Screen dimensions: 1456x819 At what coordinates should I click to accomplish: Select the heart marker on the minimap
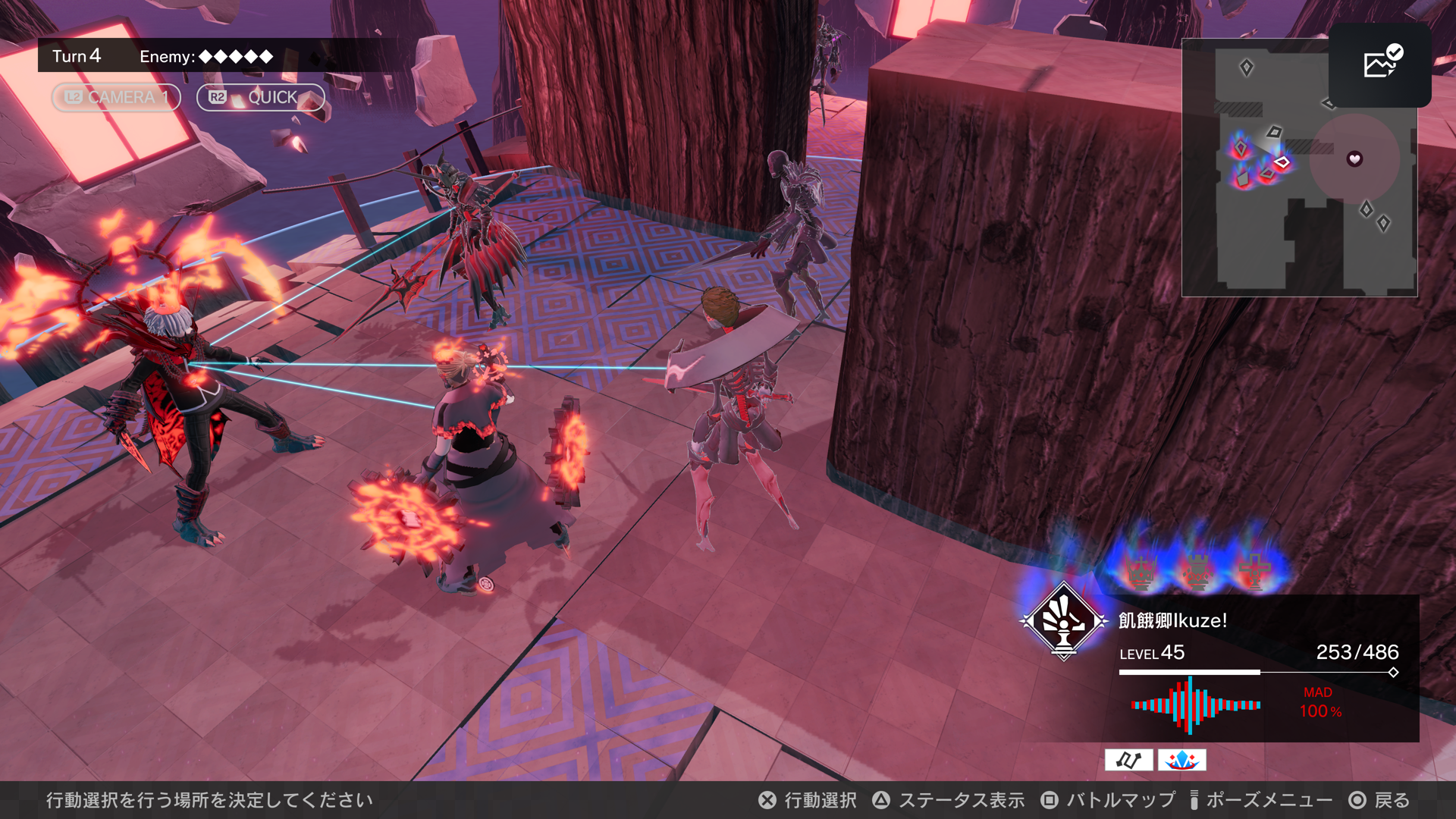pos(1354,159)
